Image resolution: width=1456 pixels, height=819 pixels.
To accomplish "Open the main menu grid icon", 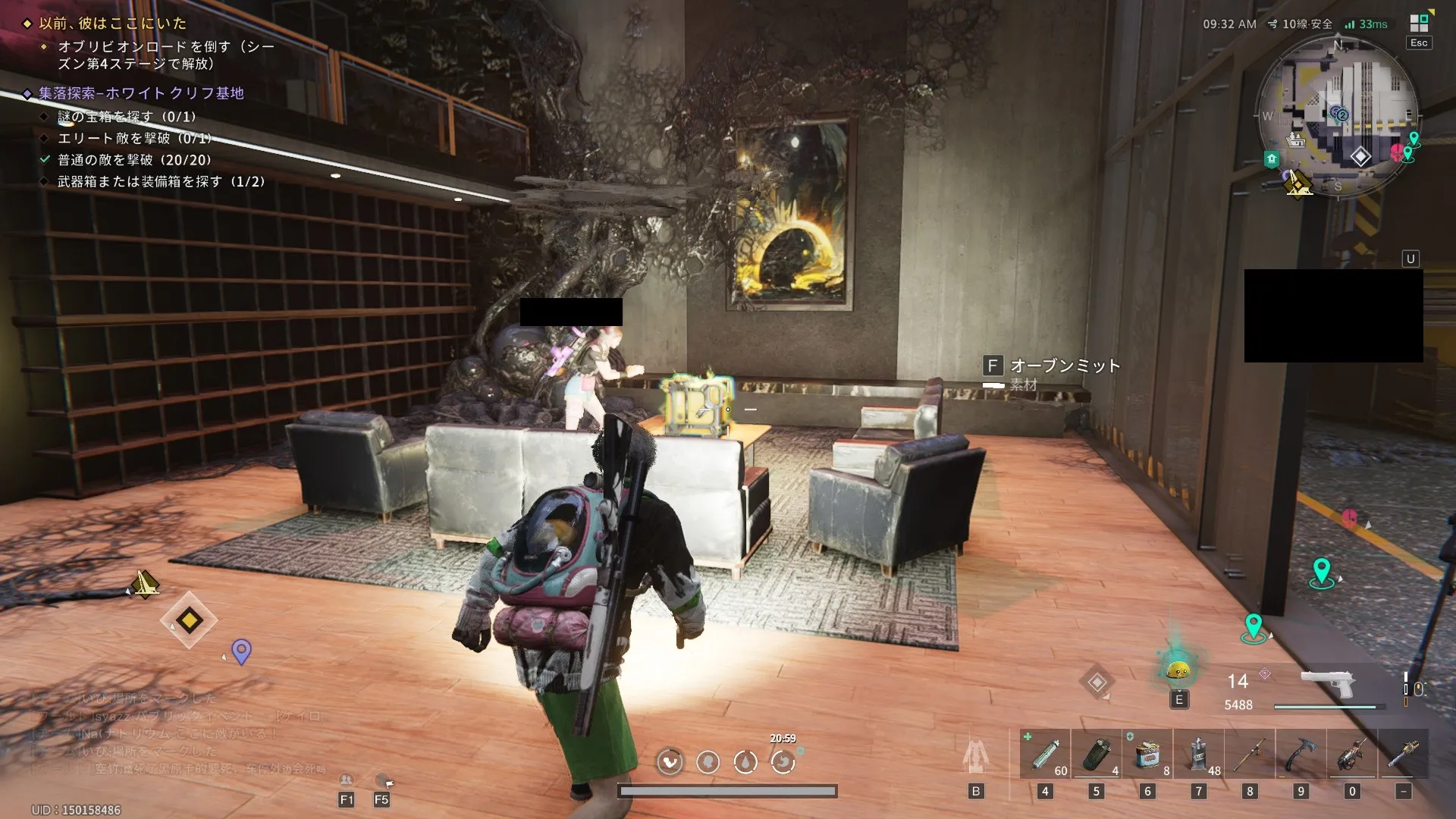I will (1419, 23).
